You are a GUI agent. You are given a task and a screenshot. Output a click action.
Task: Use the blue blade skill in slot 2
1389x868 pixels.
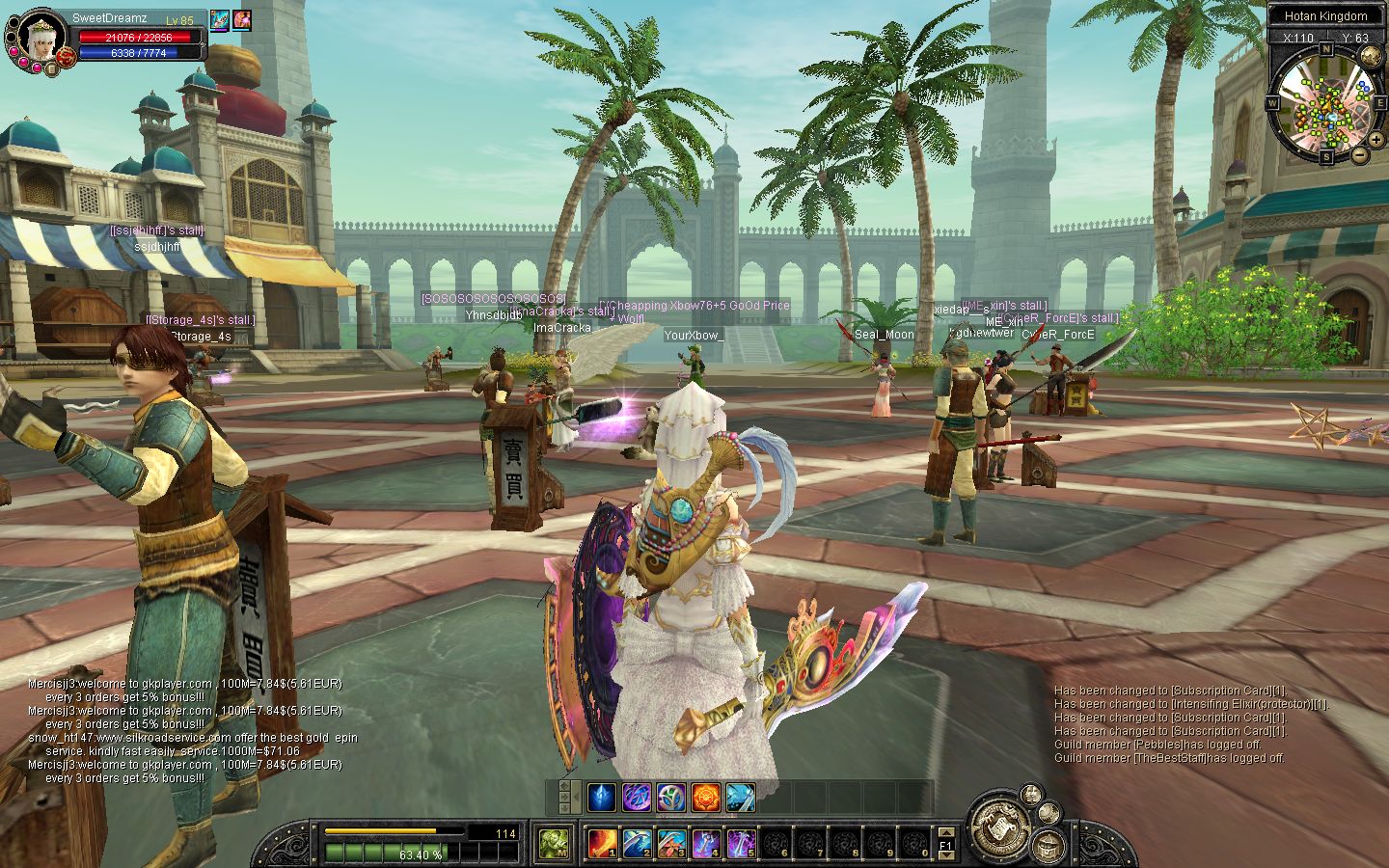click(x=637, y=844)
